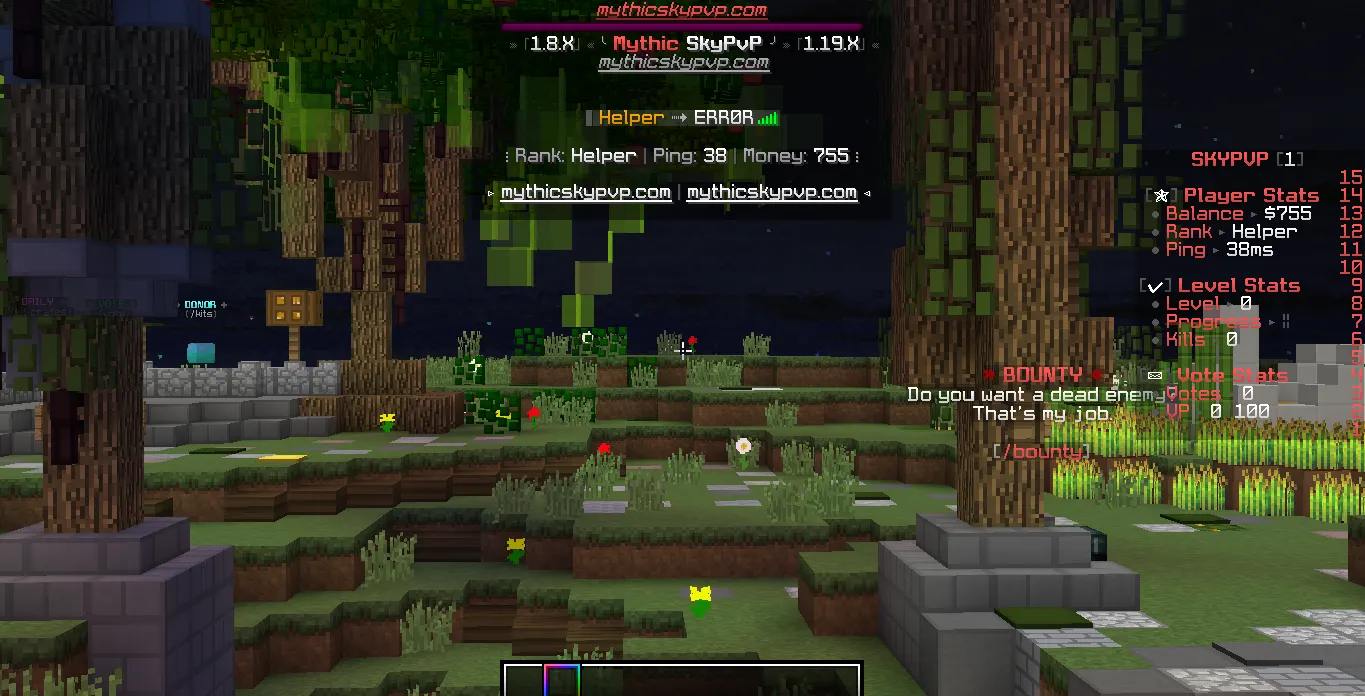This screenshot has width=1365, height=696.
Task: Select the rainbow-outlined hotbar slot
Action: [x=562, y=682]
